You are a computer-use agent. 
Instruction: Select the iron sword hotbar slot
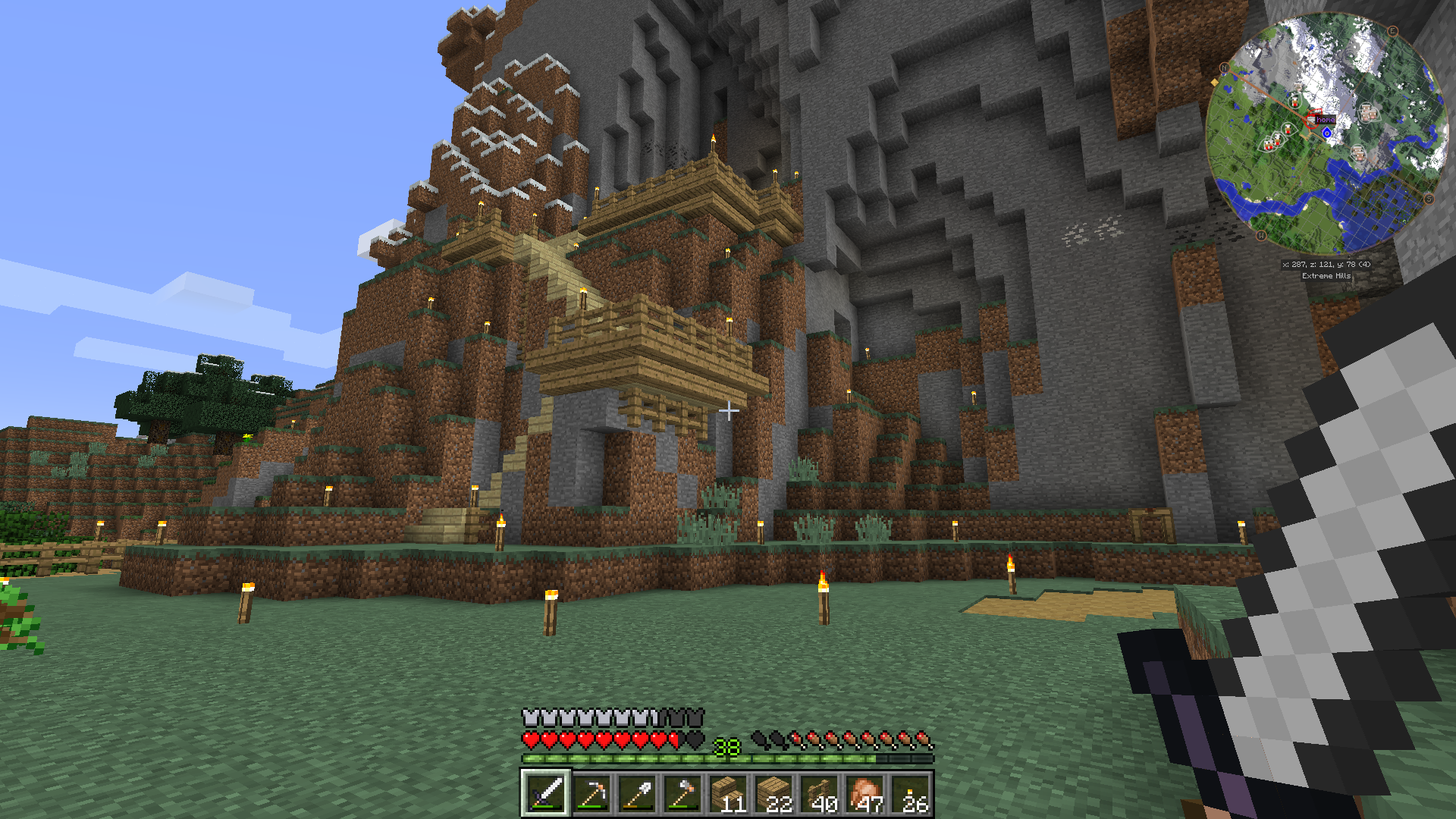click(x=545, y=794)
